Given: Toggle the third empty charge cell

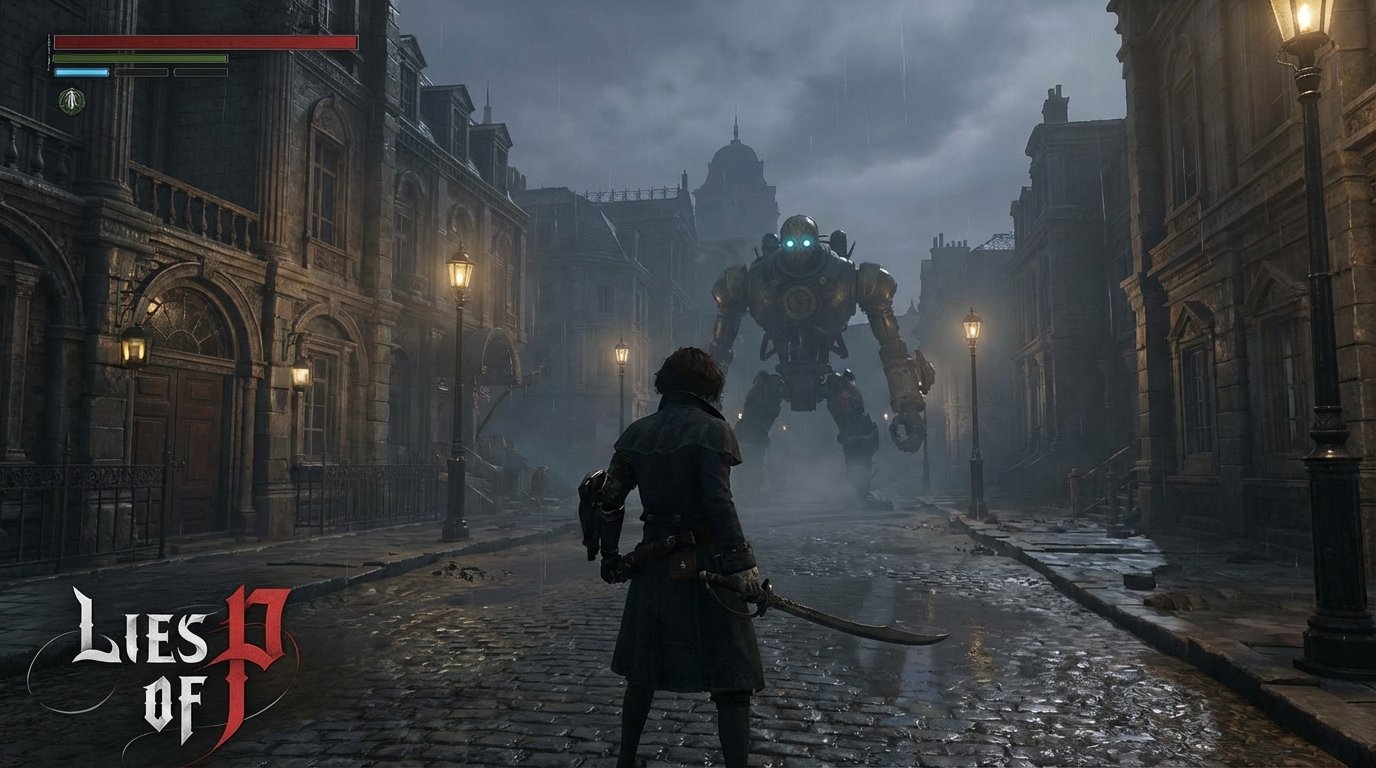Looking at the screenshot, I should click(x=200, y=72).
